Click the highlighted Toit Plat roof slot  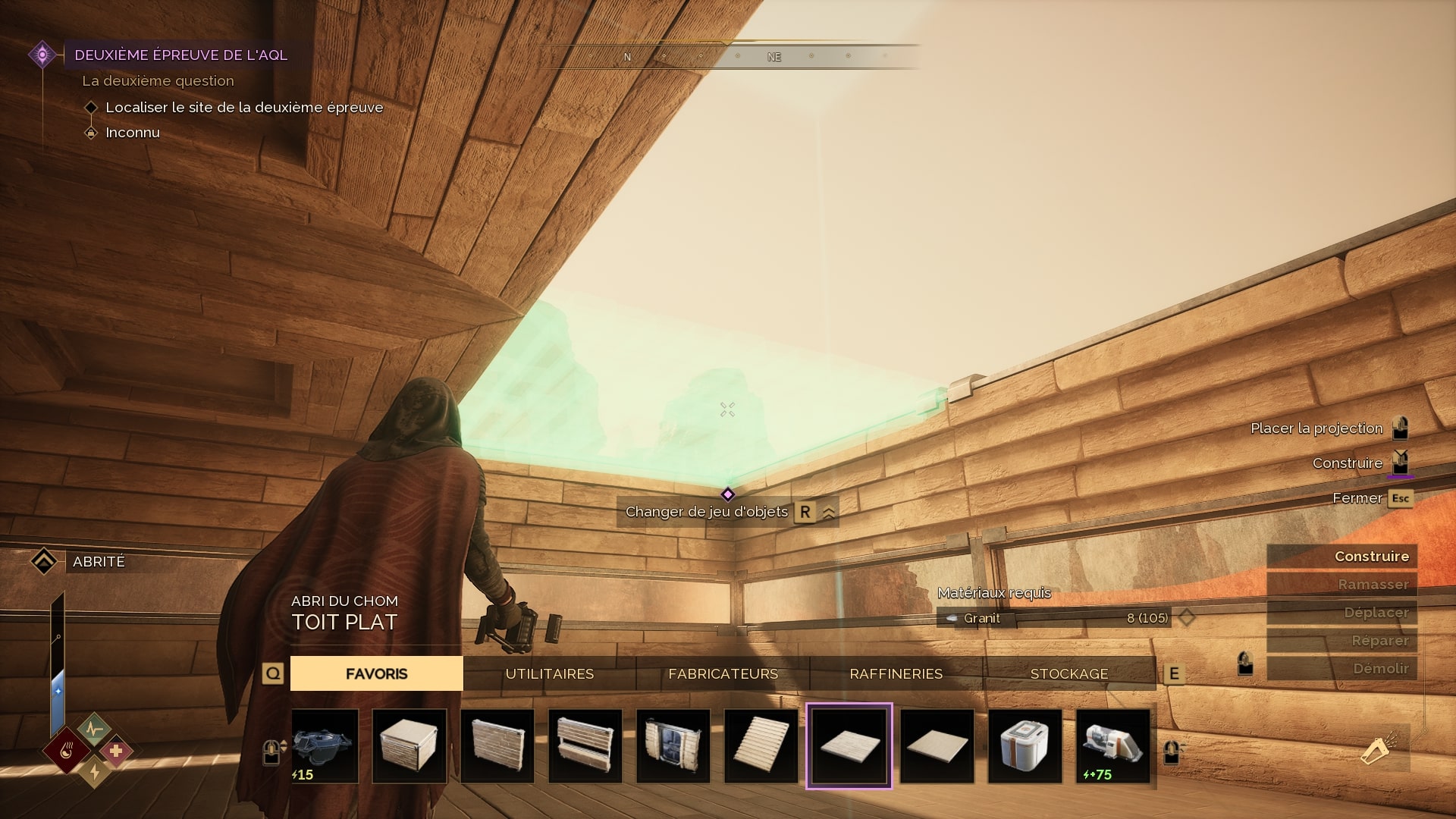tap(849, 746)
